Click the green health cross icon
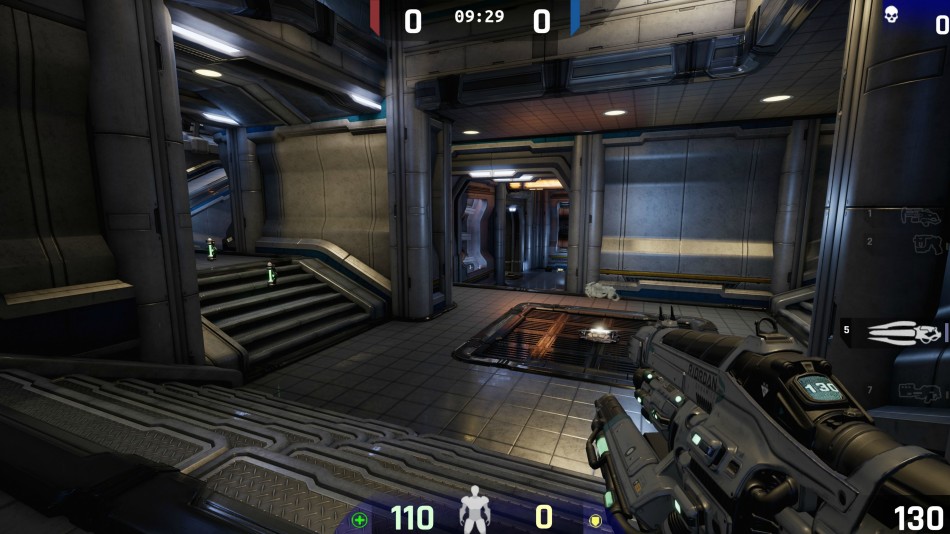Screen dimensions: 950x534 tap(359, 519)
